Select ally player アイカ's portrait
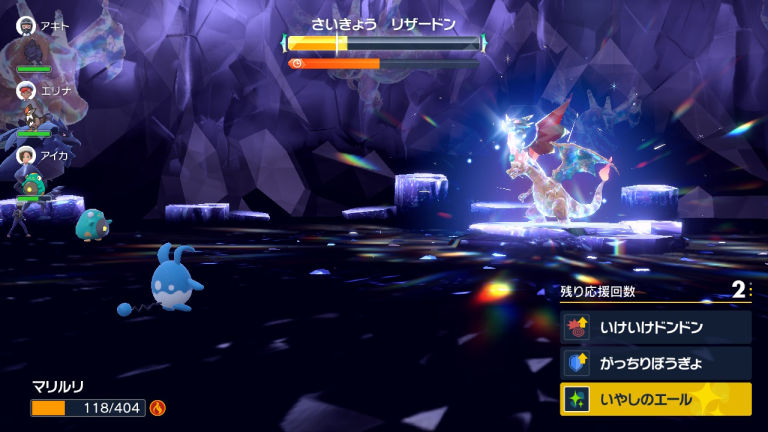 pos(26,155)
